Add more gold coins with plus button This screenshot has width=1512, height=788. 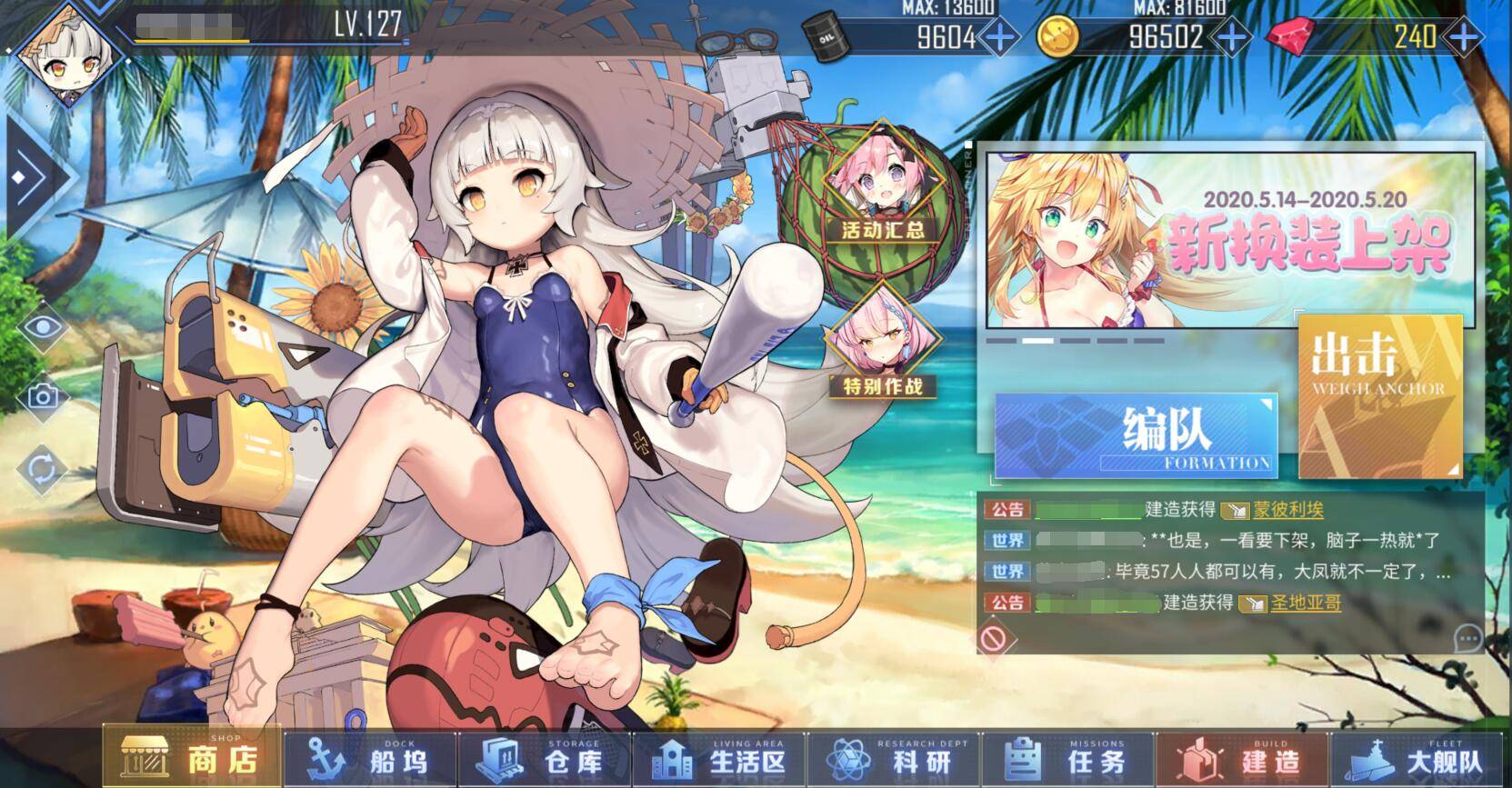1232,37
